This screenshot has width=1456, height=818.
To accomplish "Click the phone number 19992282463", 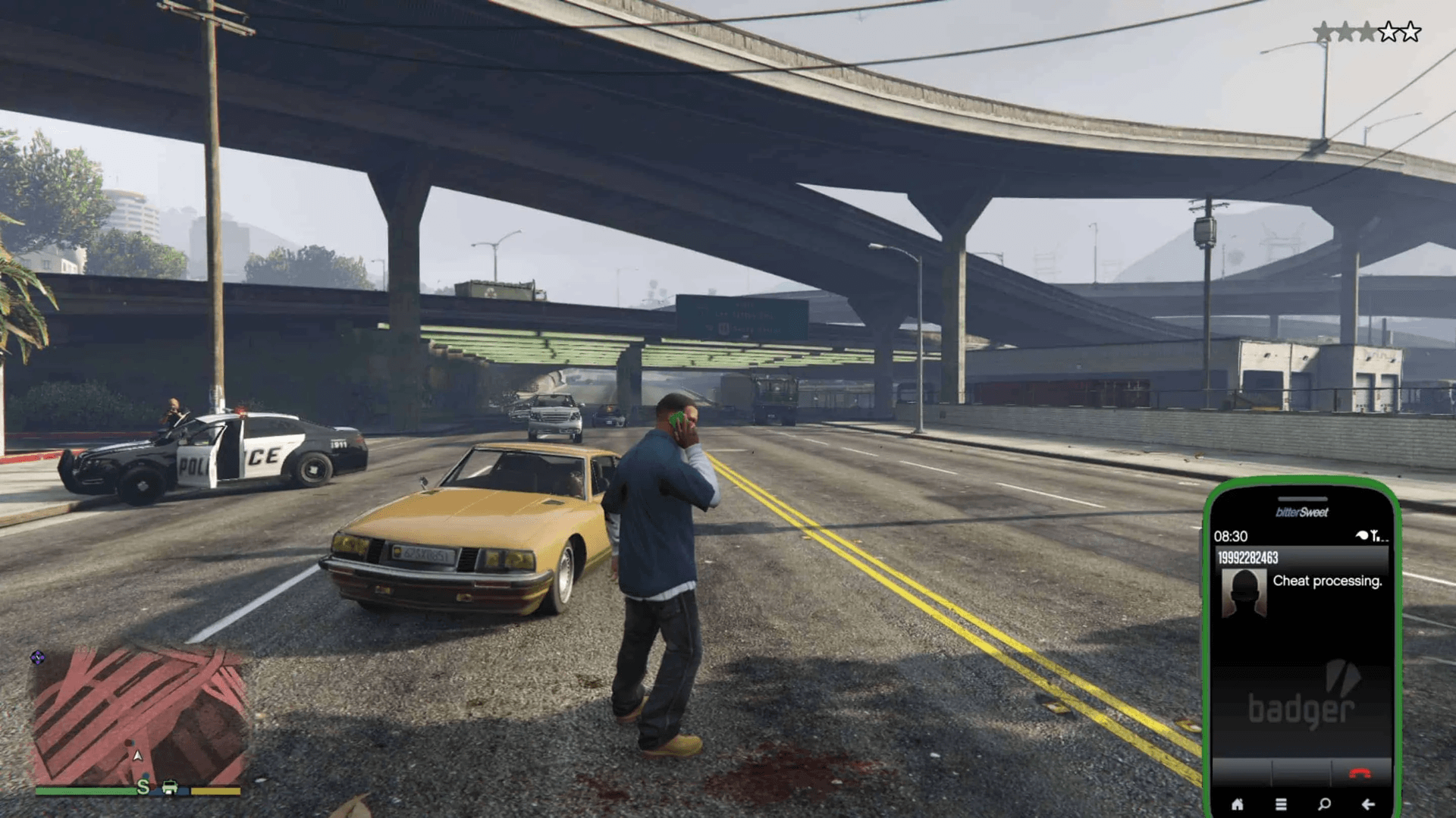I will click(x=1247, y=558).
